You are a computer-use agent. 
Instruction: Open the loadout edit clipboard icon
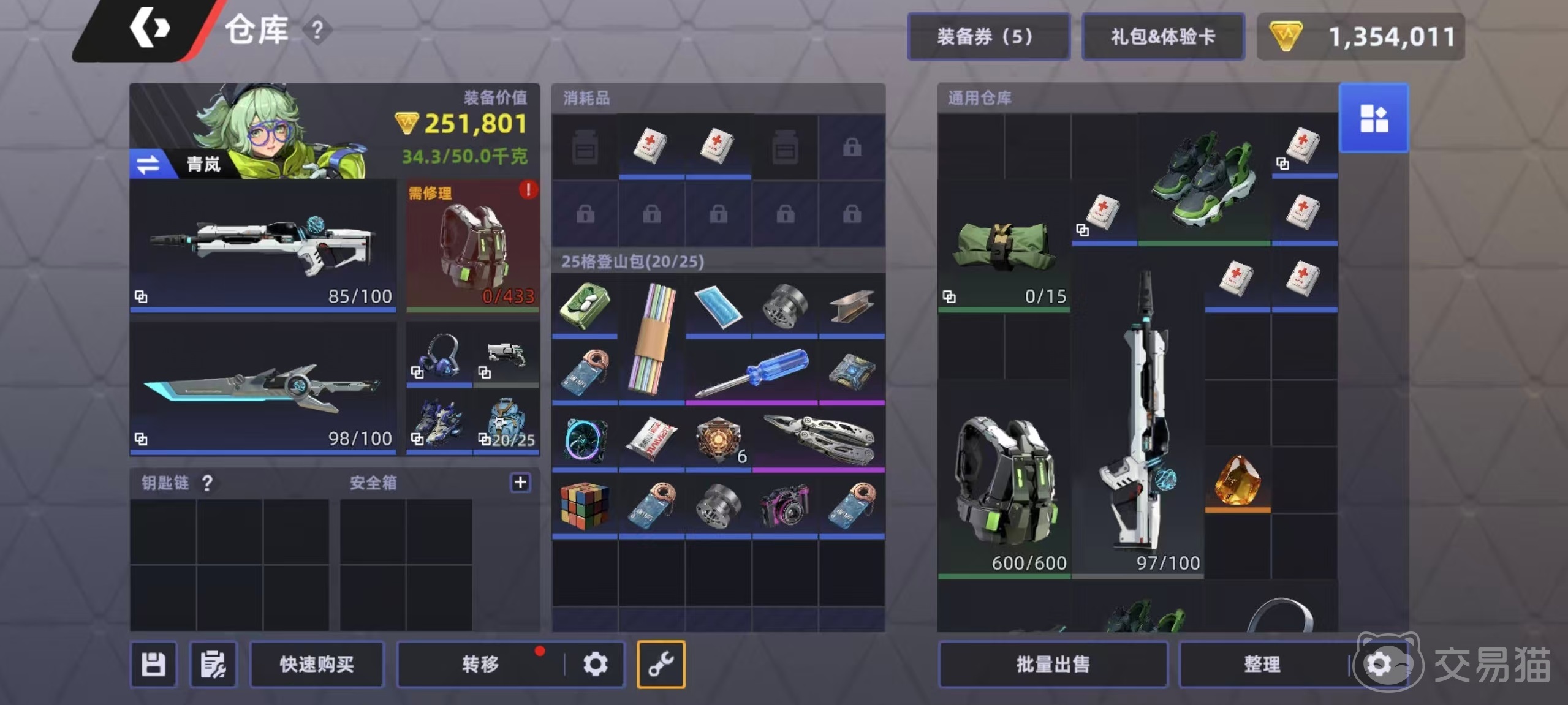click(x=213, y=664)
